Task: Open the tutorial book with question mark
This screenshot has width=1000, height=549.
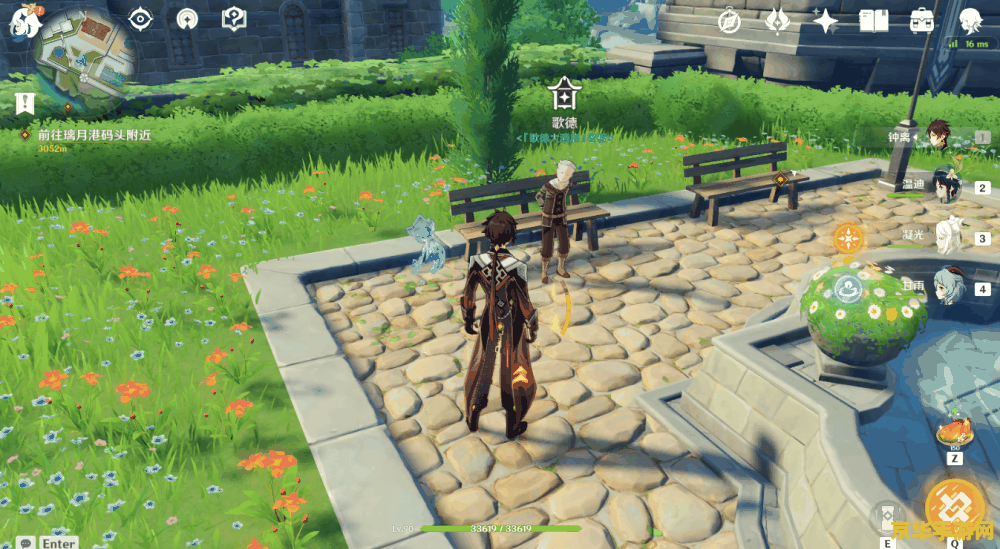Action: tap(234, 19)
